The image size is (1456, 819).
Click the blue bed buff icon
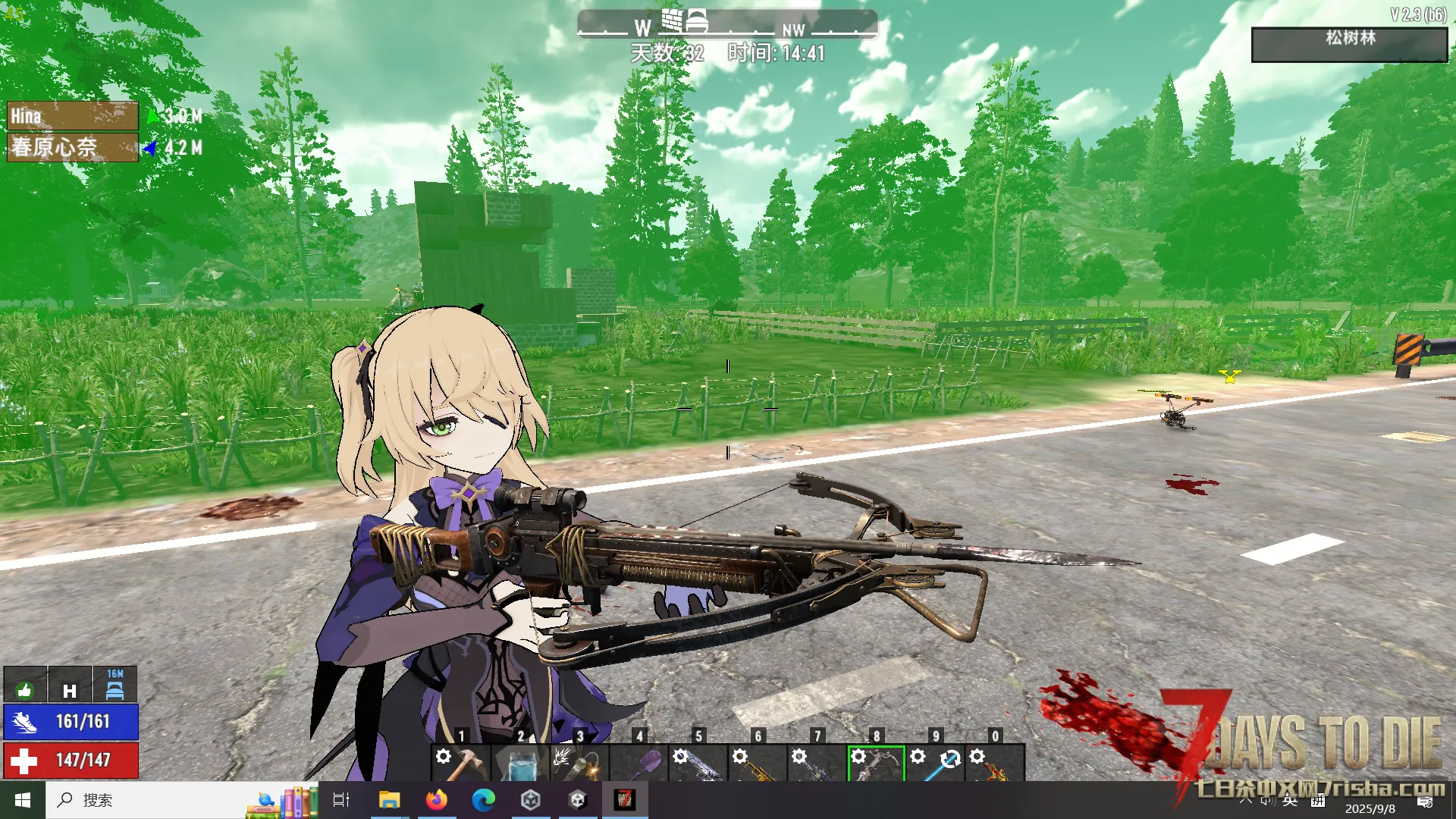pos(115,686)
